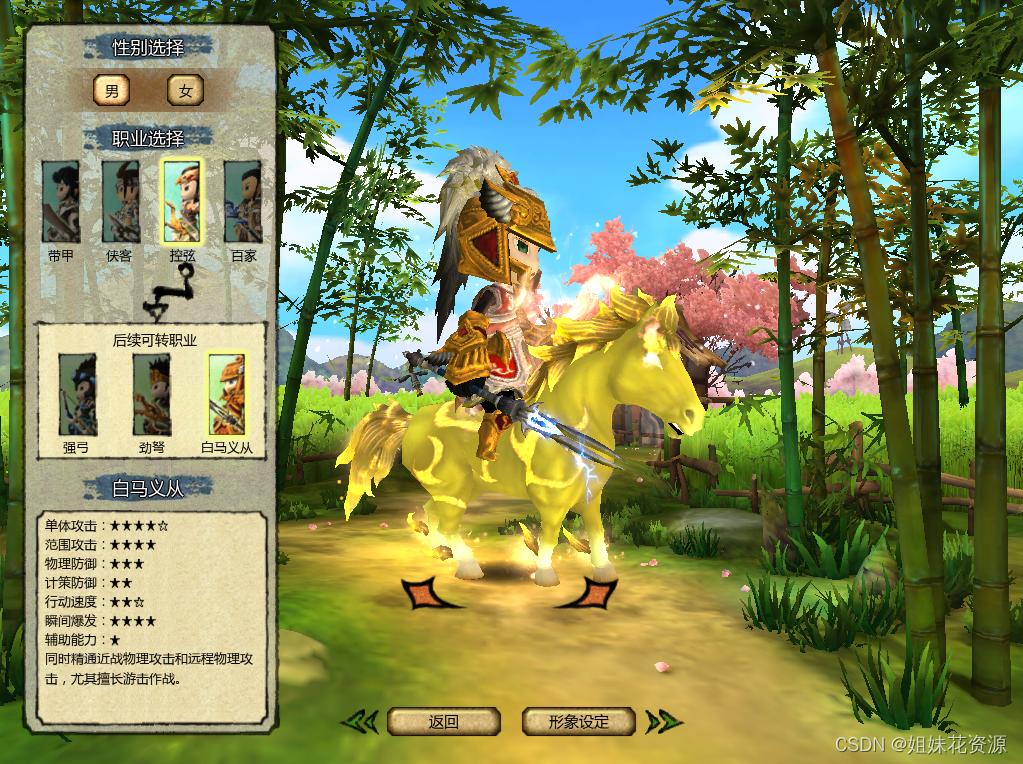Preview the 劲弩 advanced class
This screenshot has height=764, width=1023.
point(152,395)
